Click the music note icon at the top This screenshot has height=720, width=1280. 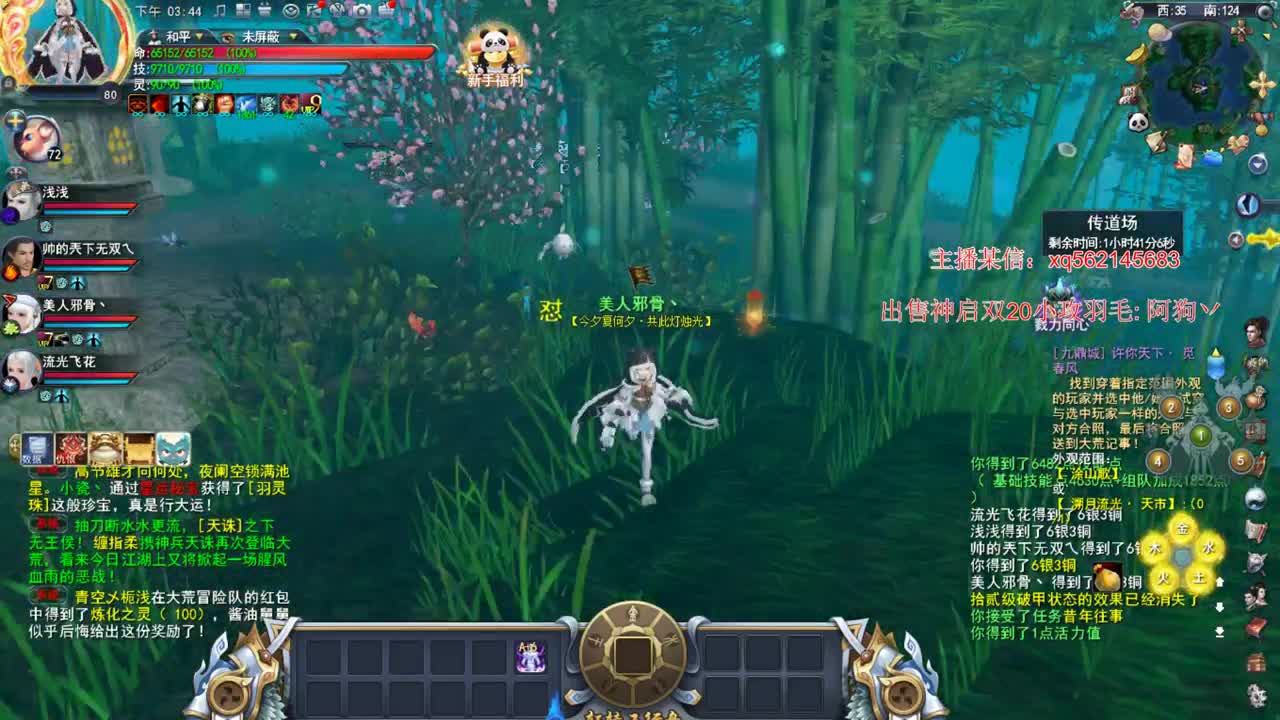pos(220,10)
